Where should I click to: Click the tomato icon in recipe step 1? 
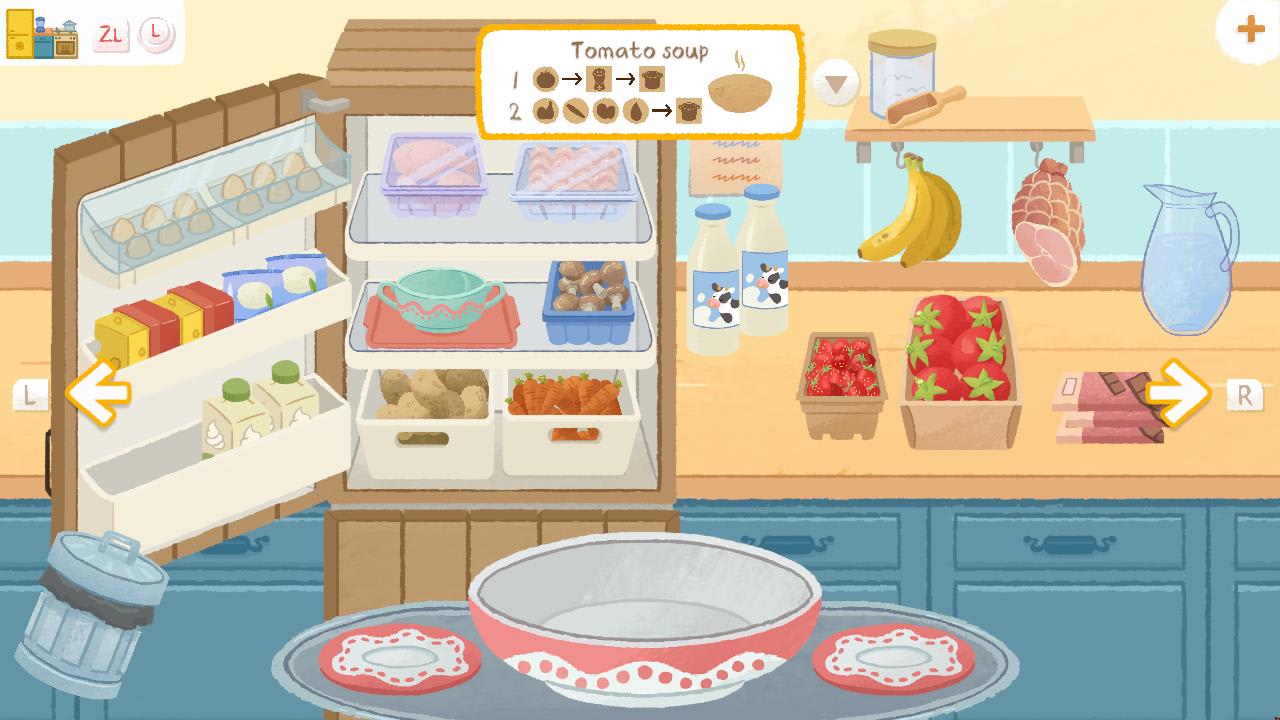[x=546, y=78]
